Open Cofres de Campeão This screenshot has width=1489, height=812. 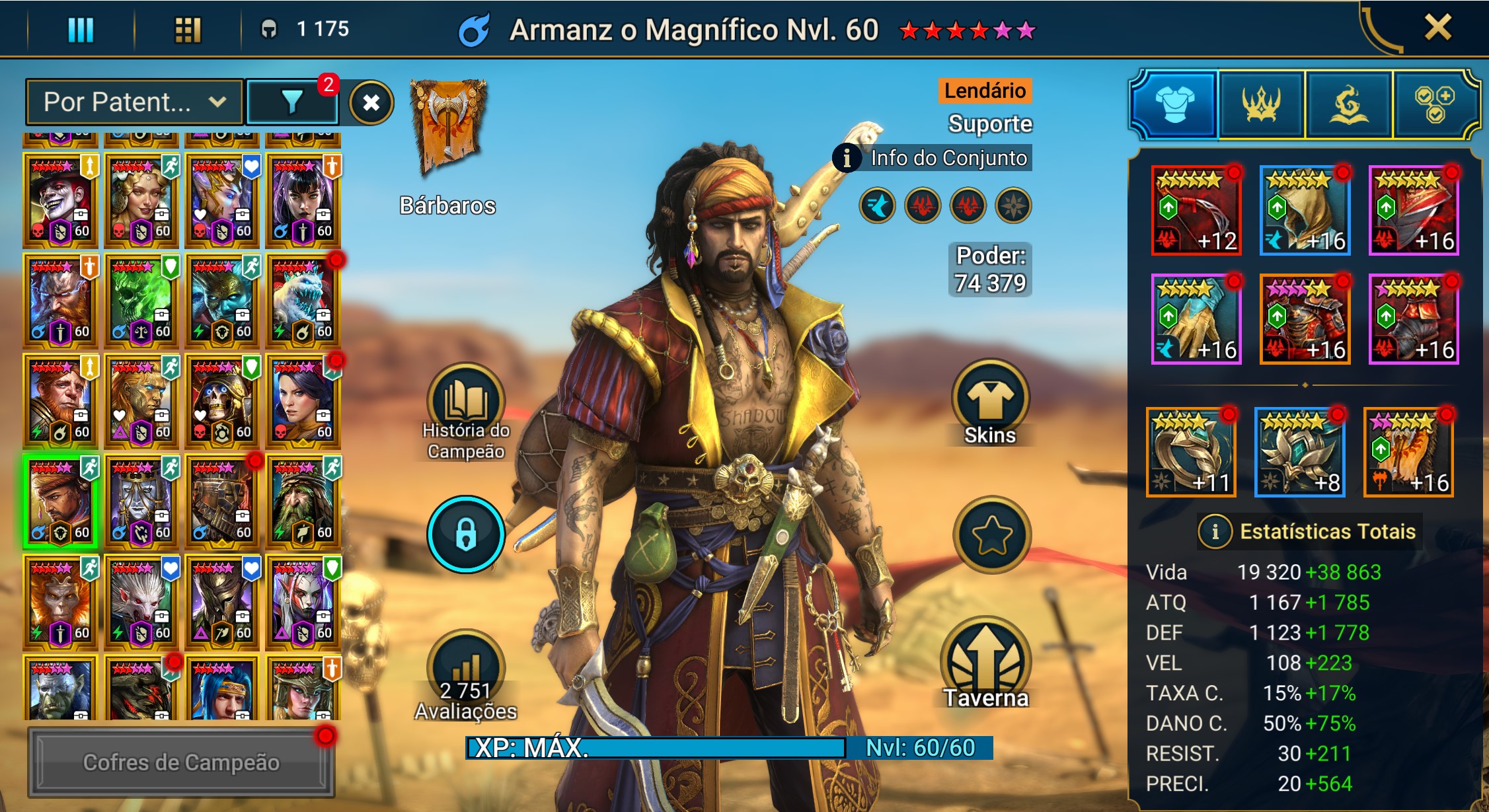181,762
